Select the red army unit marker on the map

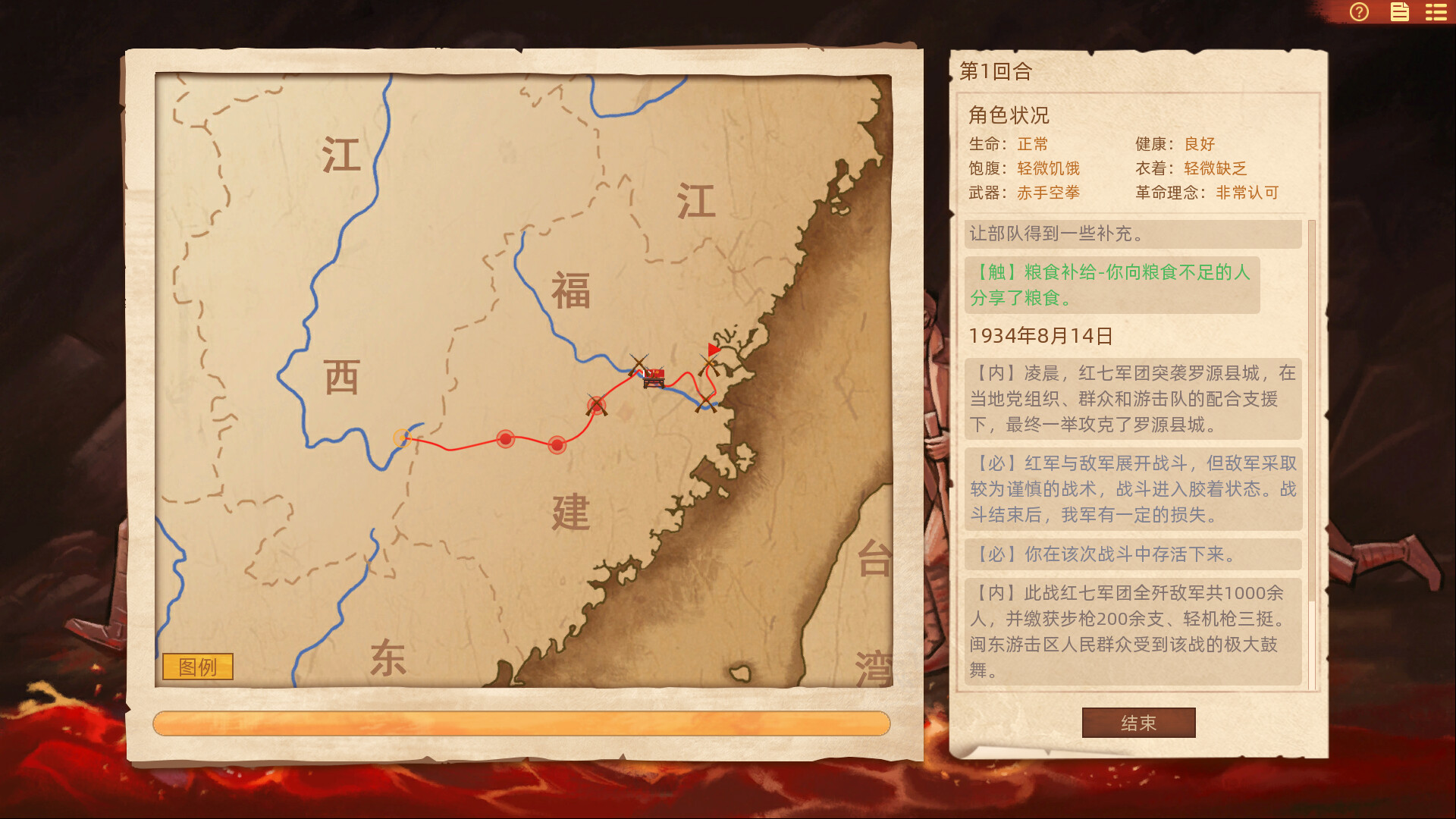coord(653,379)
